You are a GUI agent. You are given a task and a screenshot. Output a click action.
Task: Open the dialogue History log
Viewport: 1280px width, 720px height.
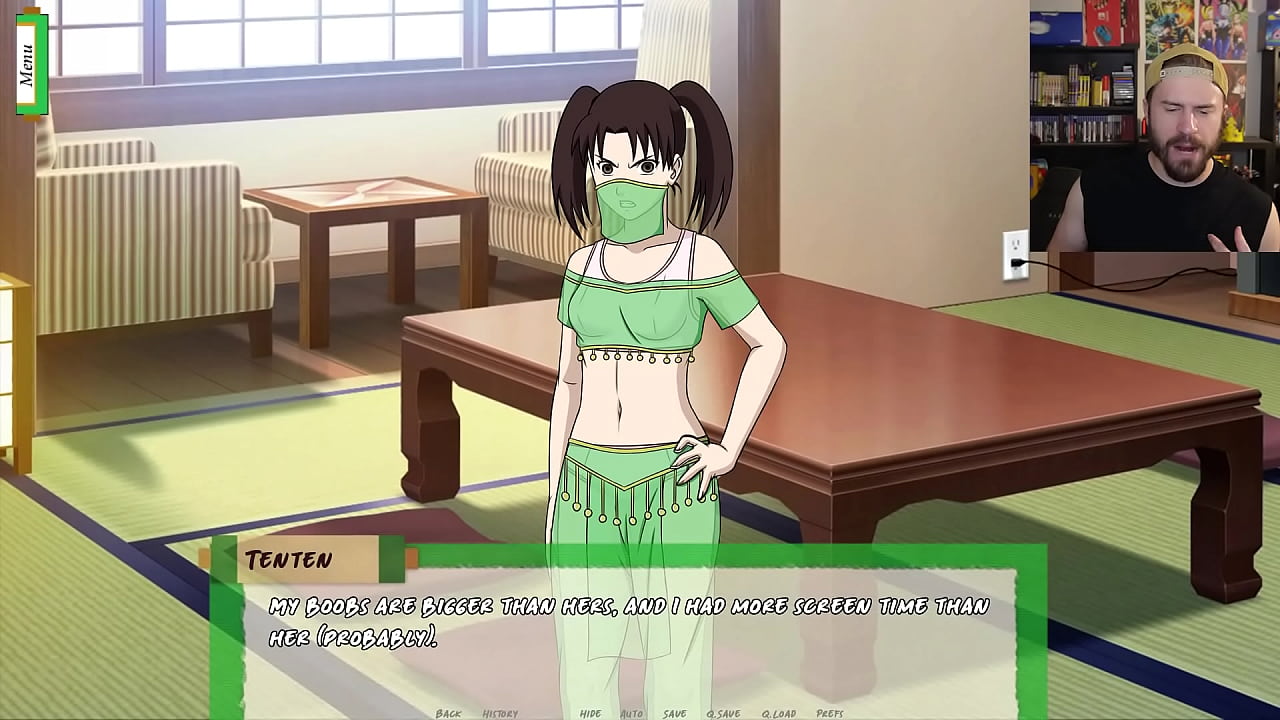click(500, 713)
